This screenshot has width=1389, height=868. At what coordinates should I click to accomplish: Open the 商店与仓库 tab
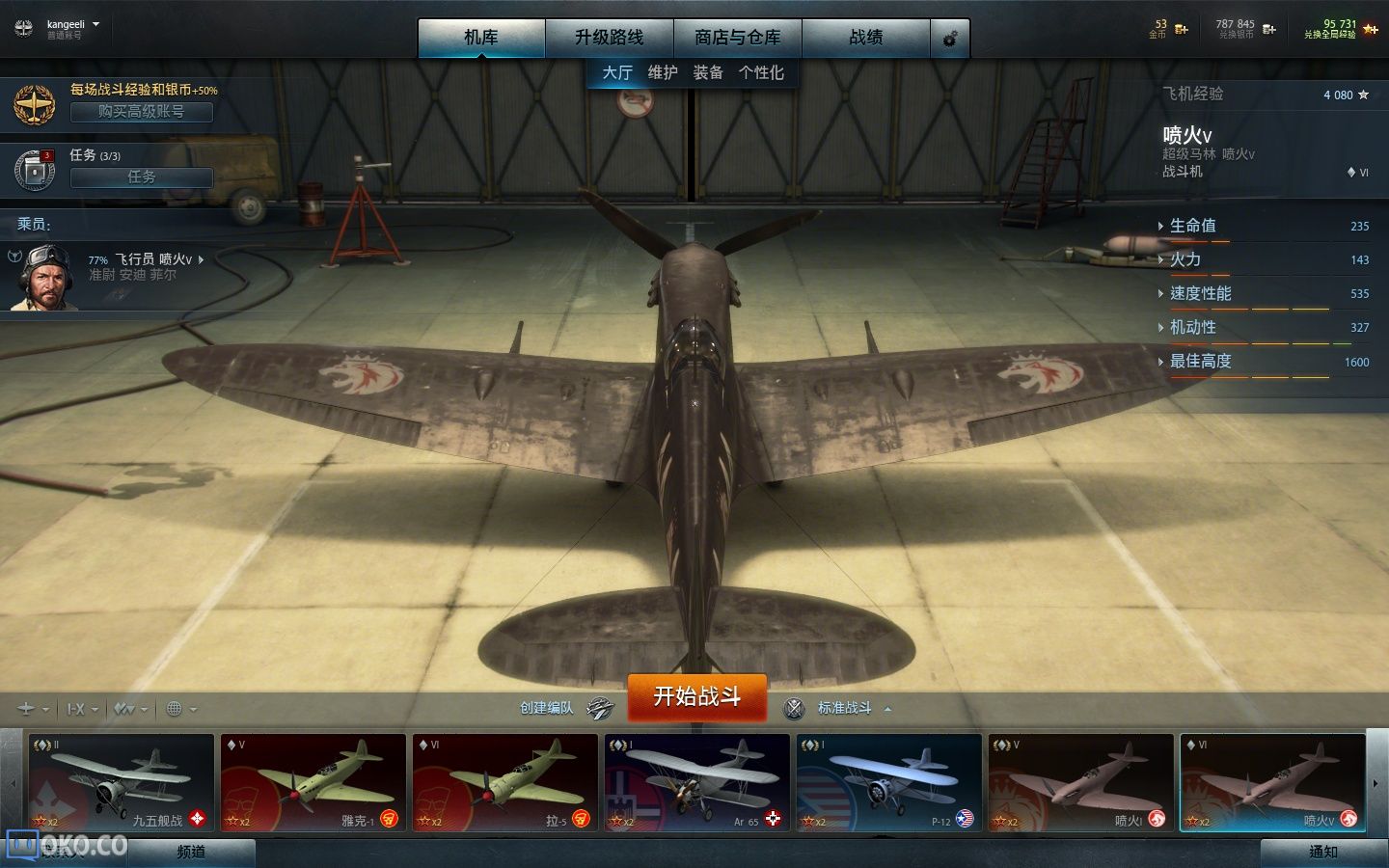tap(737, 38)
